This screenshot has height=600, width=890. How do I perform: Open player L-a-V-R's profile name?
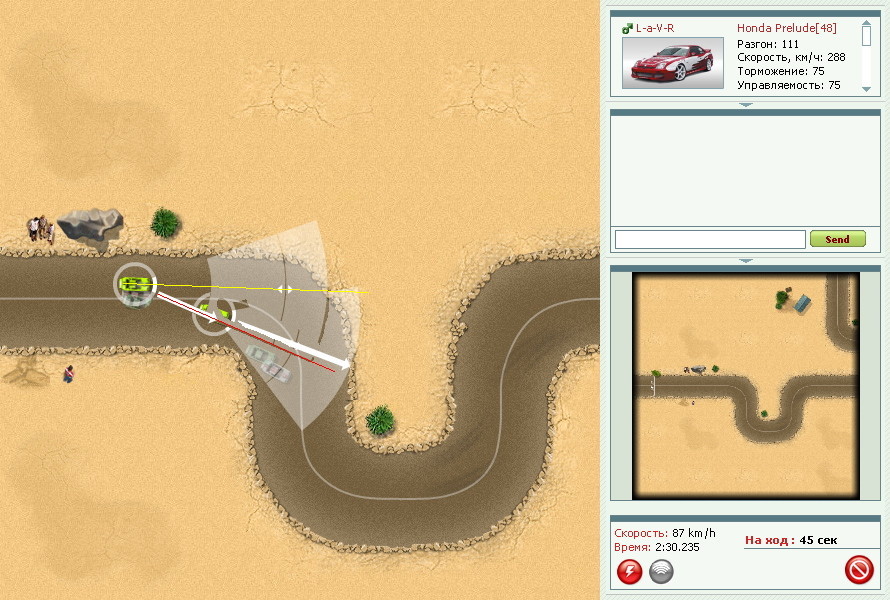tap(655, 28)
